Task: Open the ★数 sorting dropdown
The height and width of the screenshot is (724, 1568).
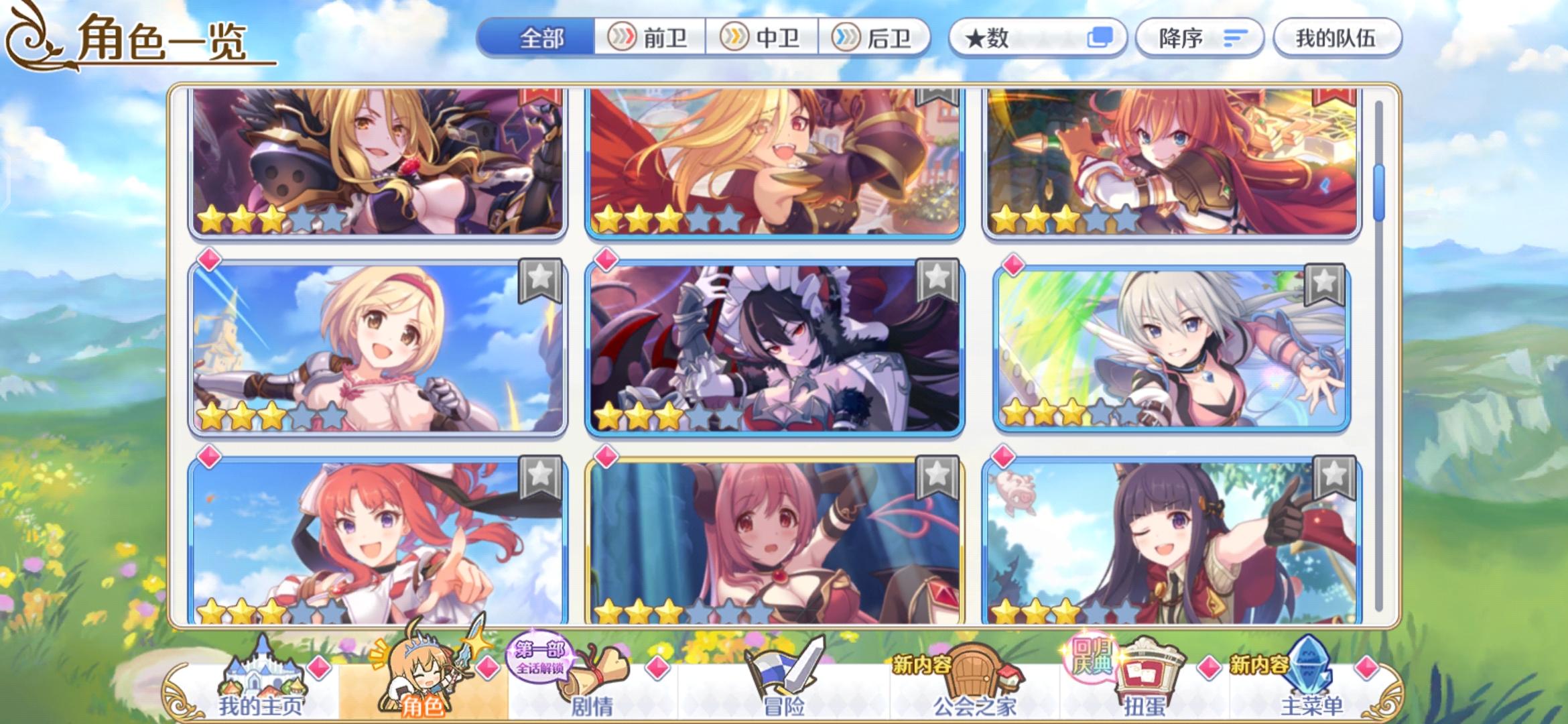Action: 1005,38
